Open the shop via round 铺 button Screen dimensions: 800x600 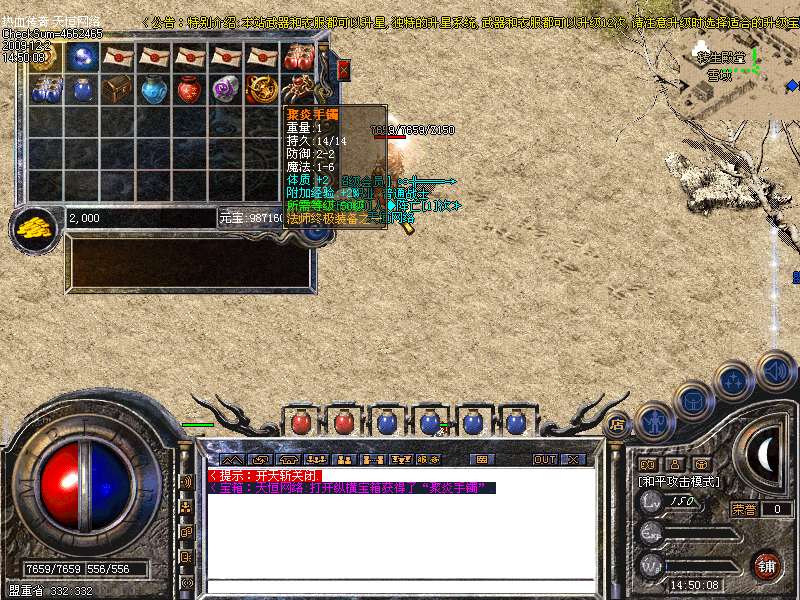(765, 566)
